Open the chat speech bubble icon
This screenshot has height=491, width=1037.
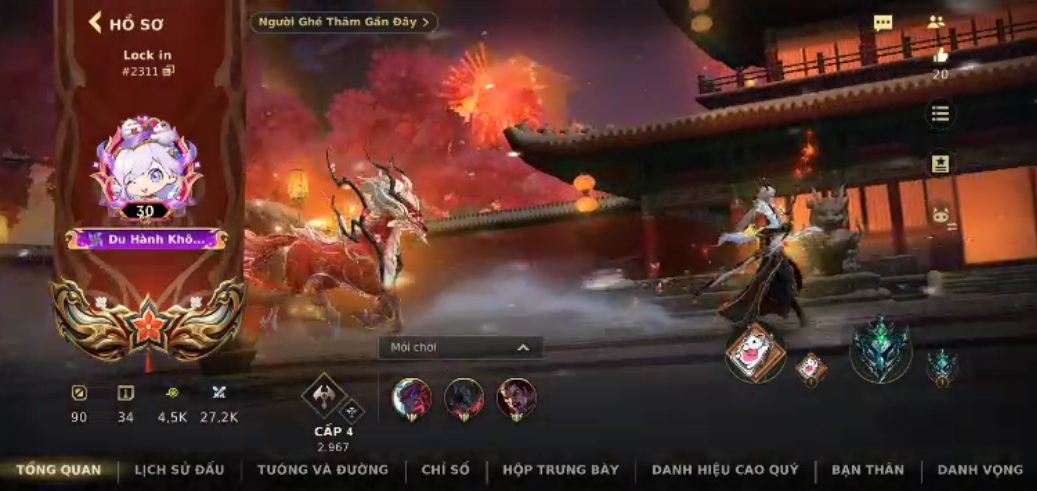[x=883, y=23]
